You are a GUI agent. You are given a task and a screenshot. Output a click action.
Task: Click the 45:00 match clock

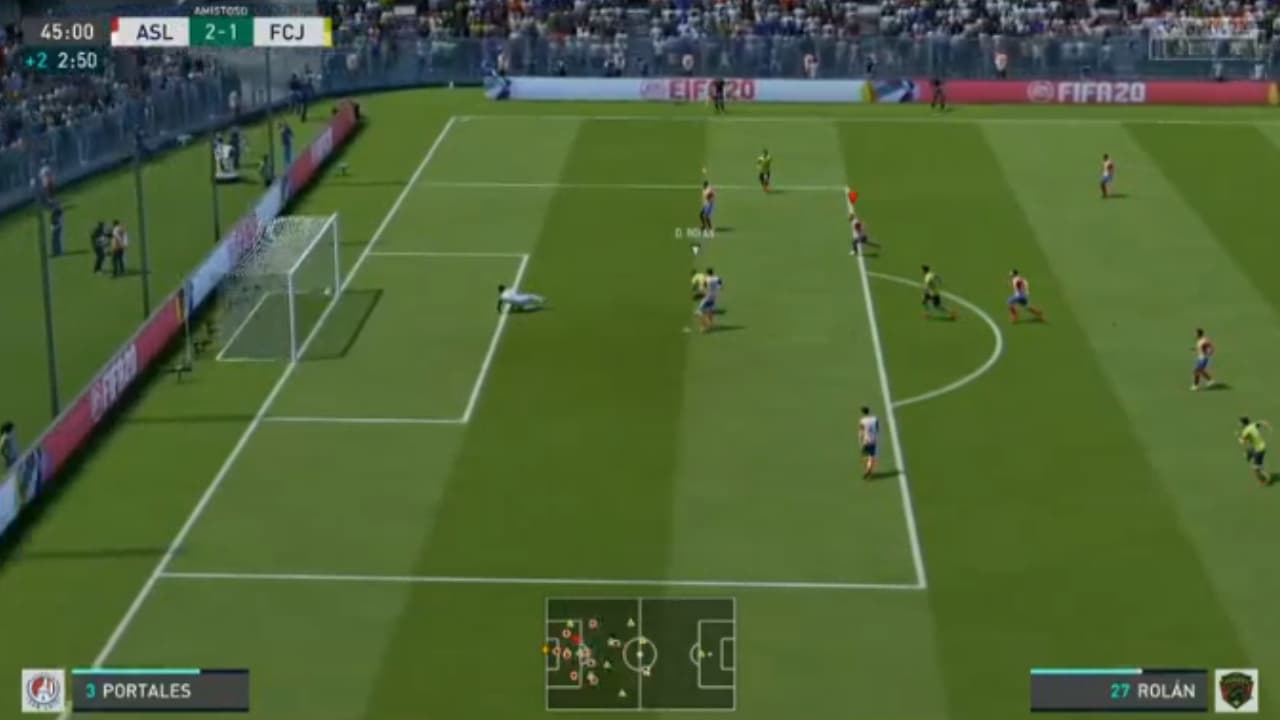67,31
